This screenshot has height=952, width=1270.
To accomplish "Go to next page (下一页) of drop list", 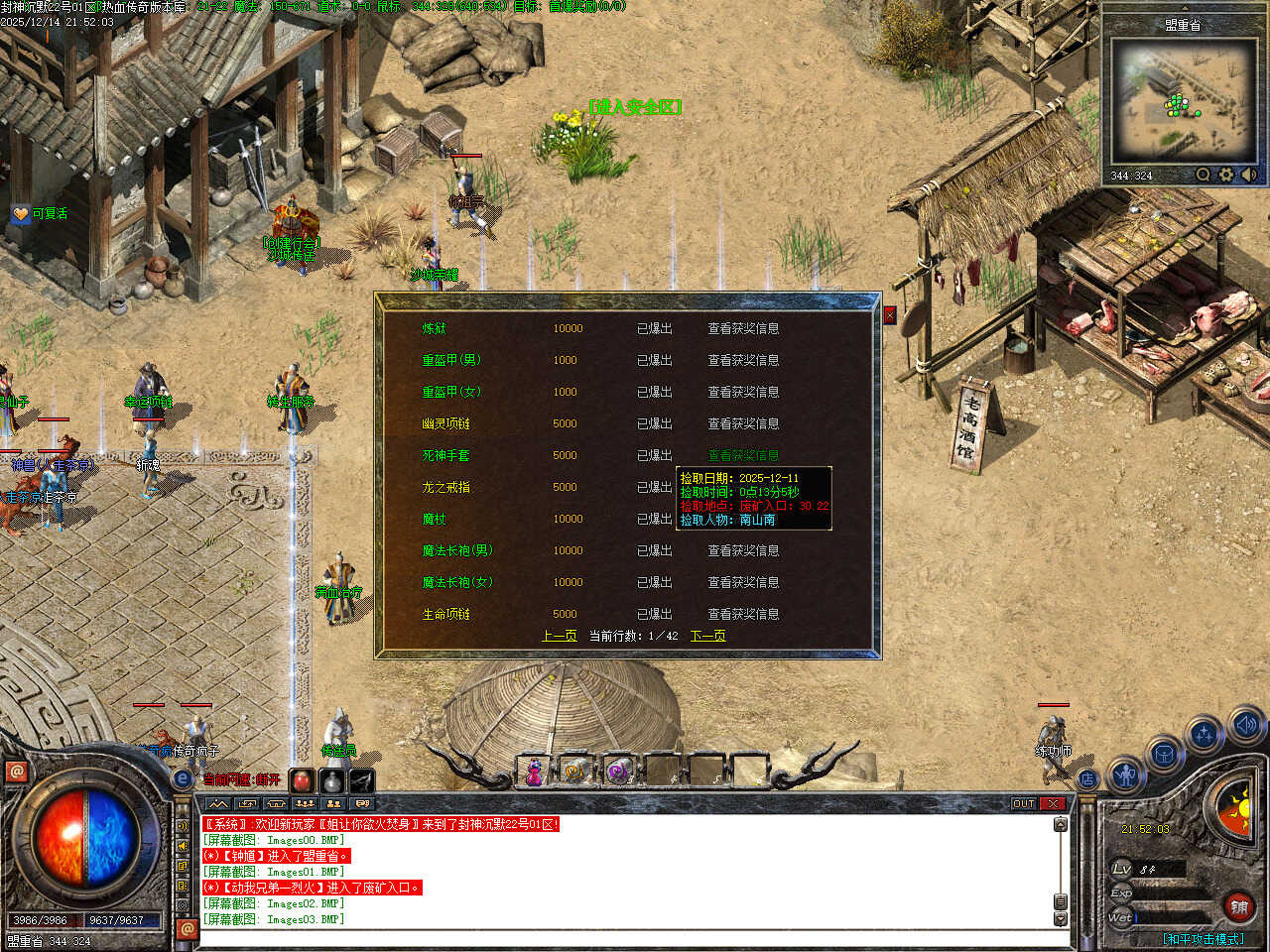I will coord(707,636).
